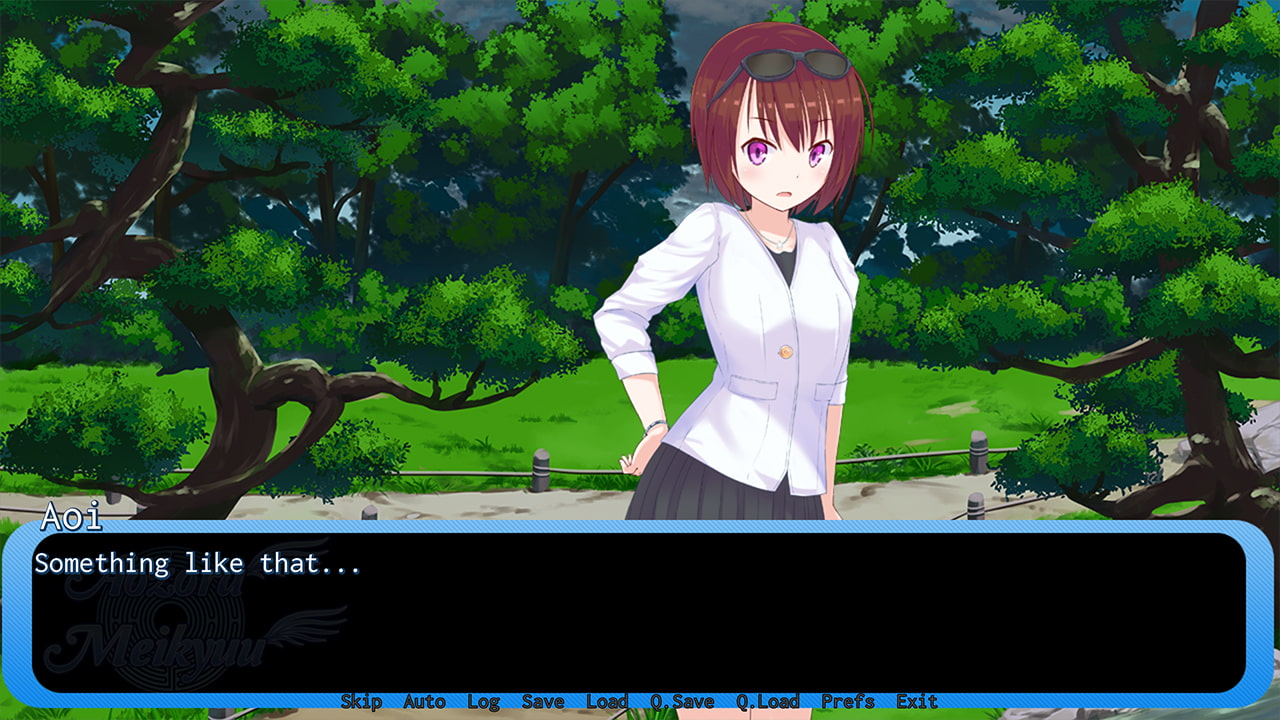Quick save with Q.Save
1280x720 pixels.
pos(682,702)
